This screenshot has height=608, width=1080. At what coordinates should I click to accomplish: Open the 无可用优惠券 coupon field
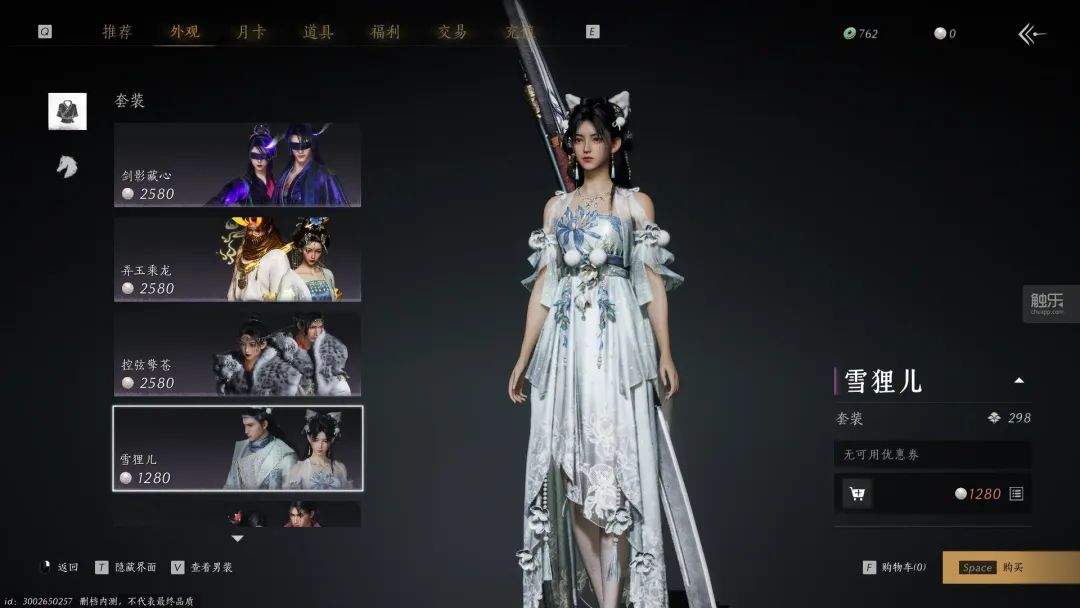(932, 455)
